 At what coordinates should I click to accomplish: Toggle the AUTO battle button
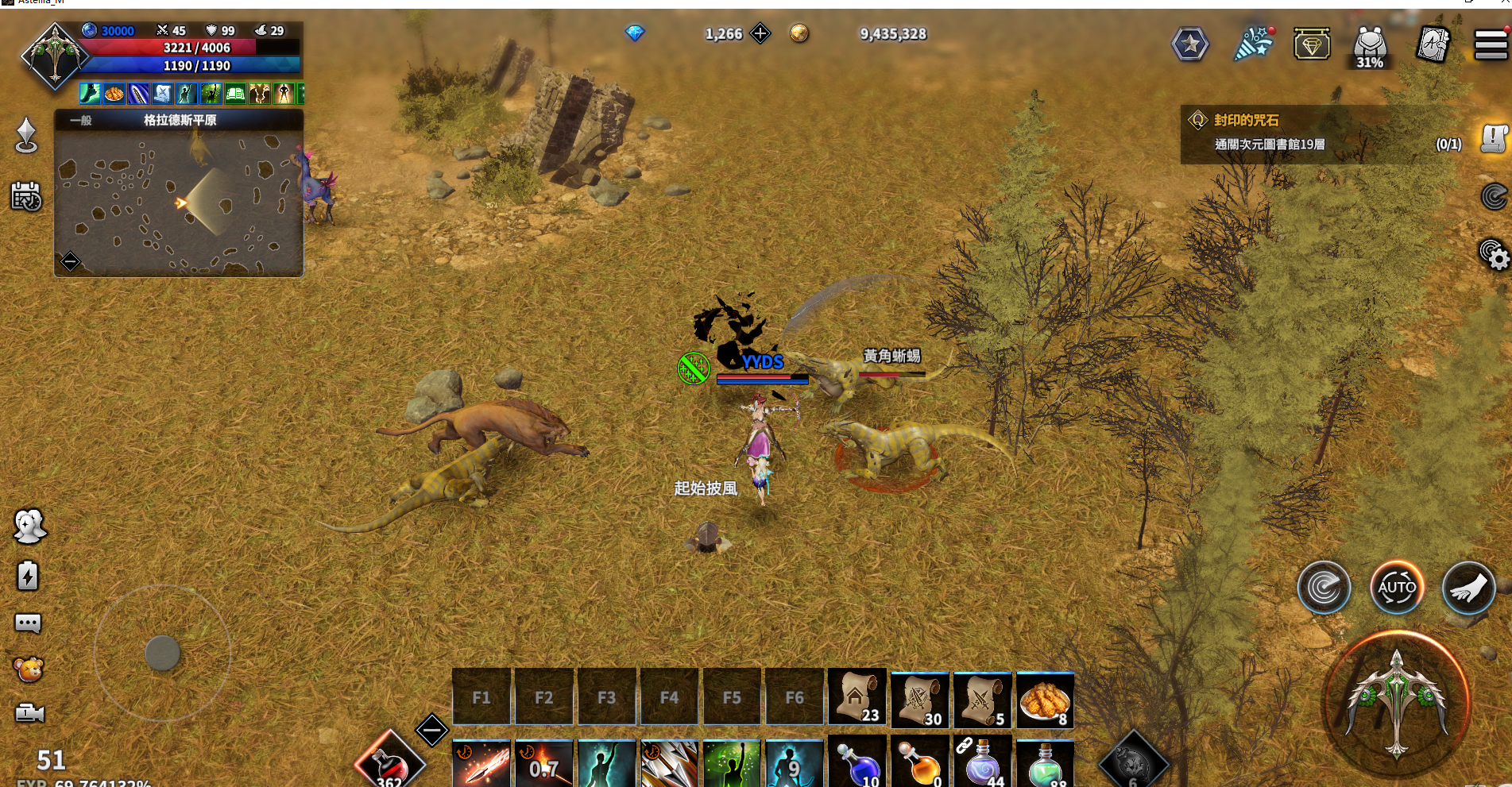click(1396, 588)
